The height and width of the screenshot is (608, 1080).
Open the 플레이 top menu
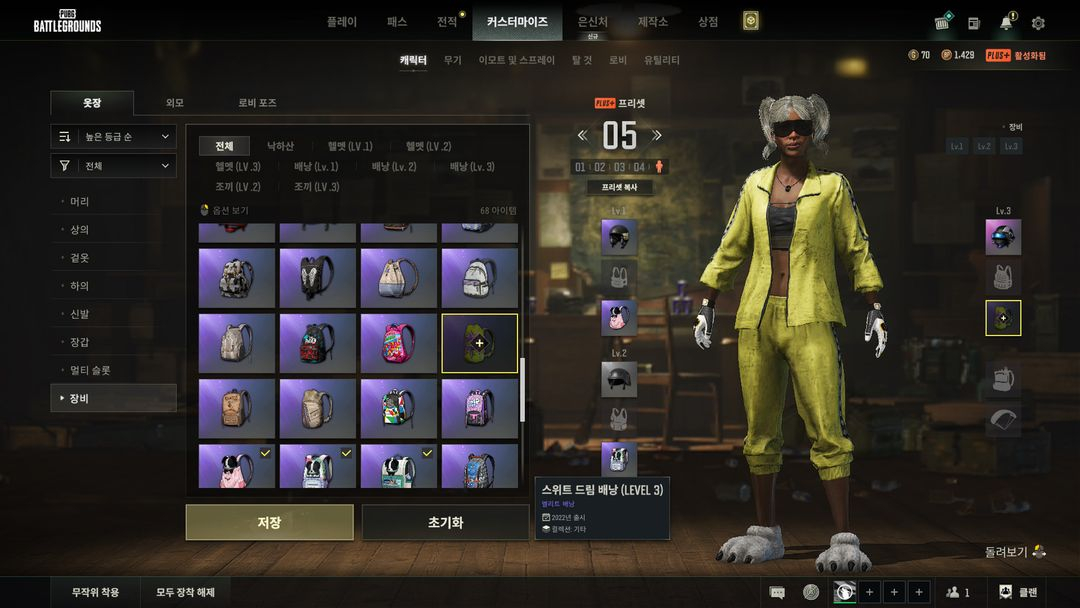click(x=341, y=21)
